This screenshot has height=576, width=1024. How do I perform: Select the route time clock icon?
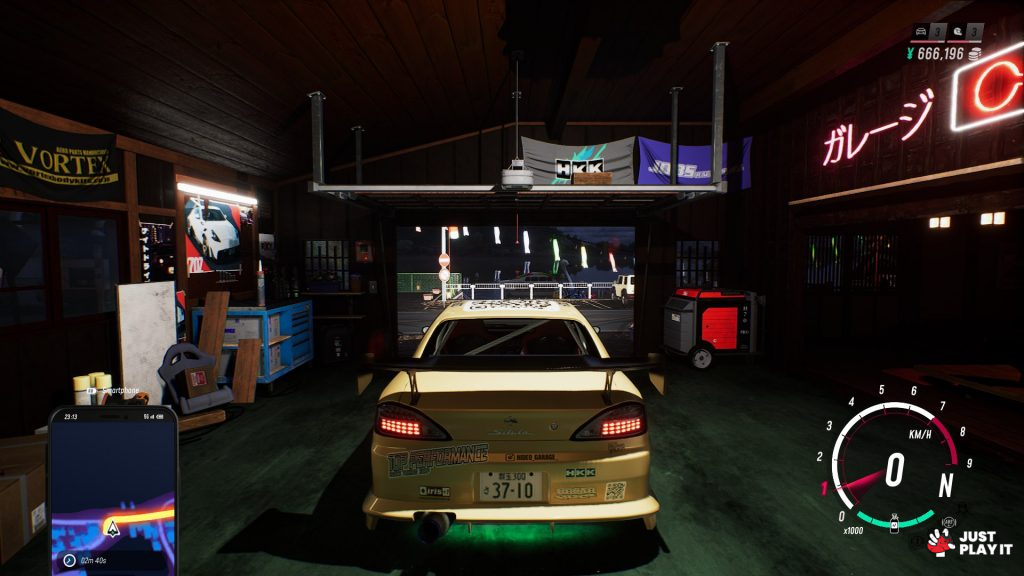(x=68, y=560)
